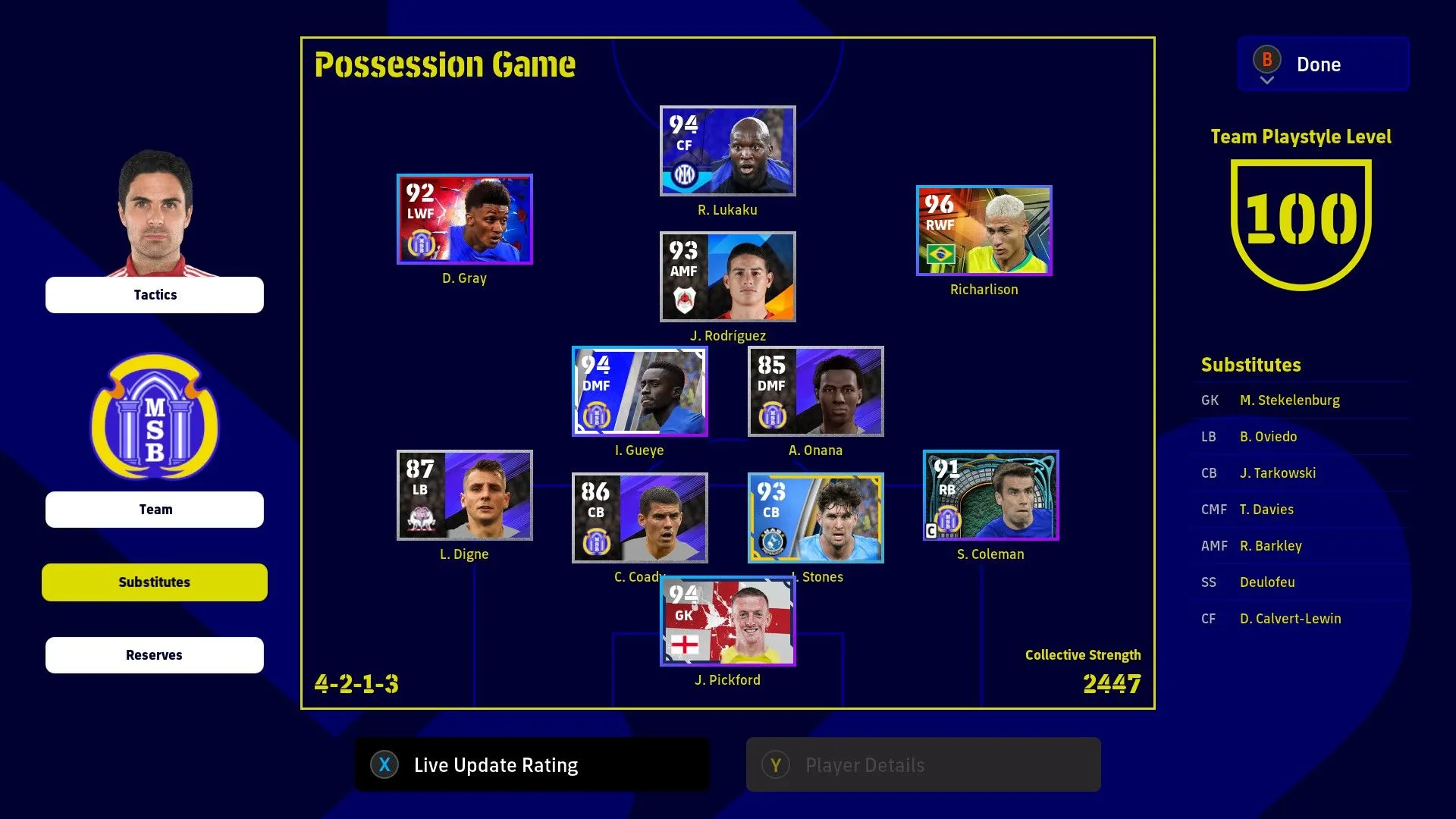
Task: Select S. Coleman's RB card
Action: coord(990,495)
